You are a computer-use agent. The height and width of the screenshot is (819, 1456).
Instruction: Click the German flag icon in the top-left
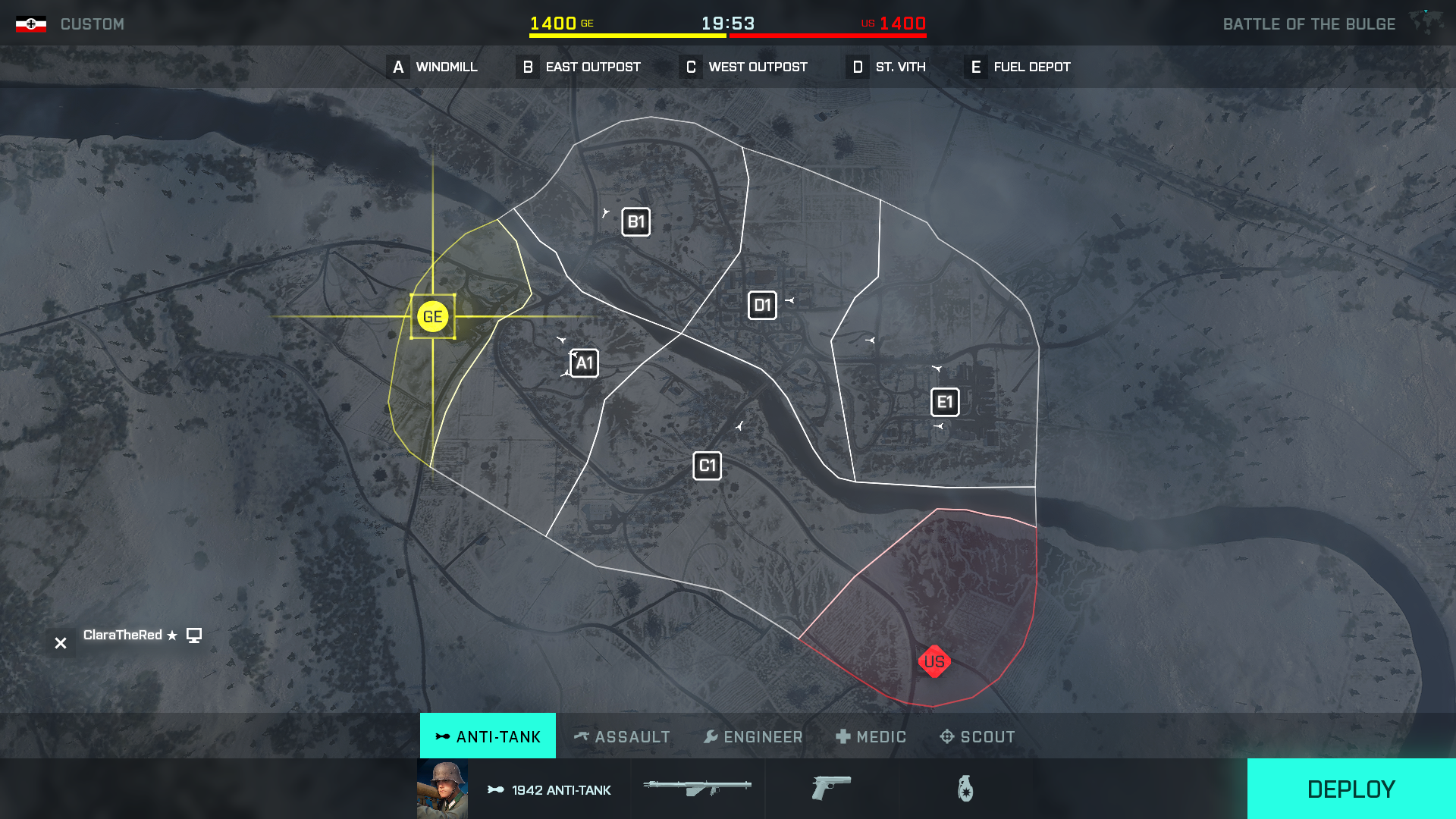click(30, 23)
